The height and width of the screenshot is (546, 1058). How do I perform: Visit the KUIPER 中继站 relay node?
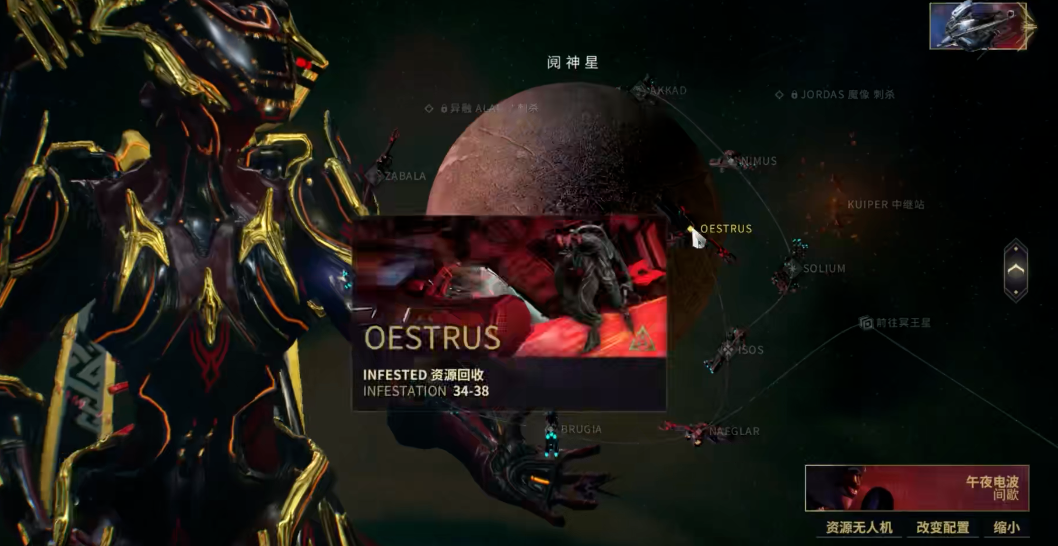click(x=884, y=204)
